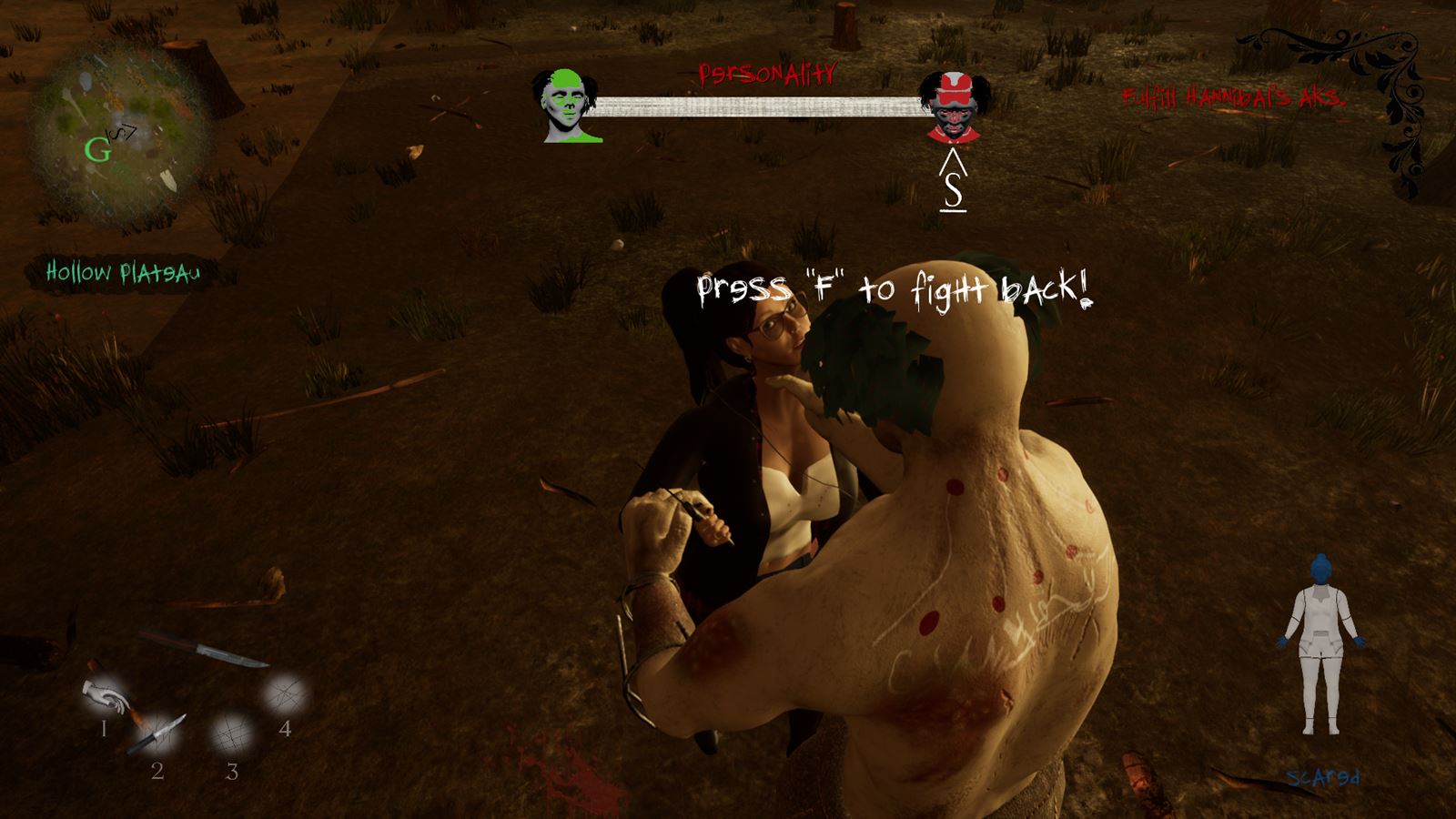Click the green G marker on minimap

coord(96,150)
